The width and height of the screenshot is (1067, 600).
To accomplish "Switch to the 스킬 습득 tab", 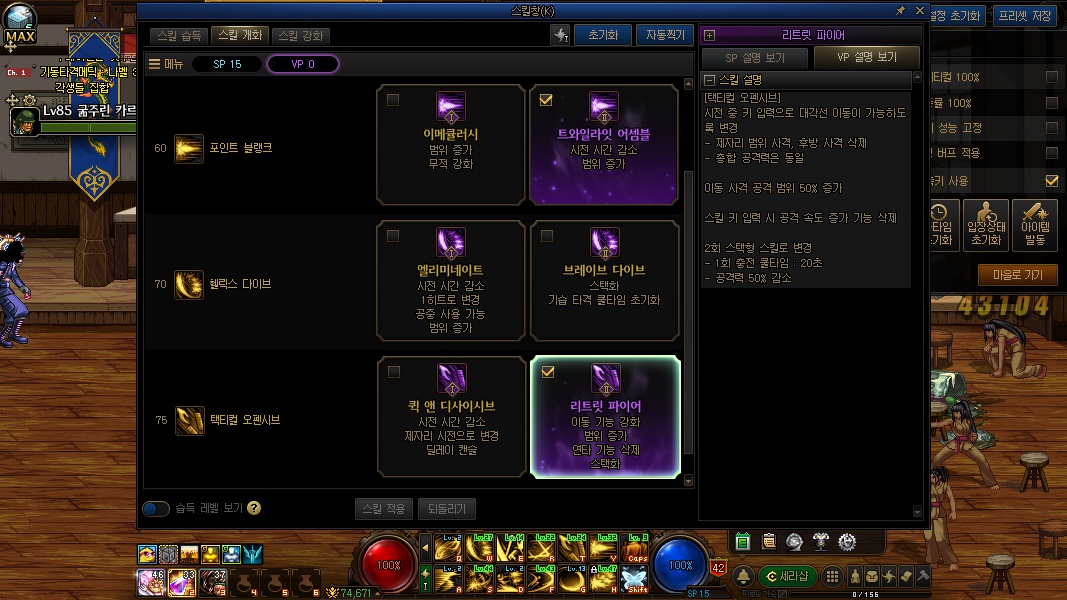I will tap(181, 36).
